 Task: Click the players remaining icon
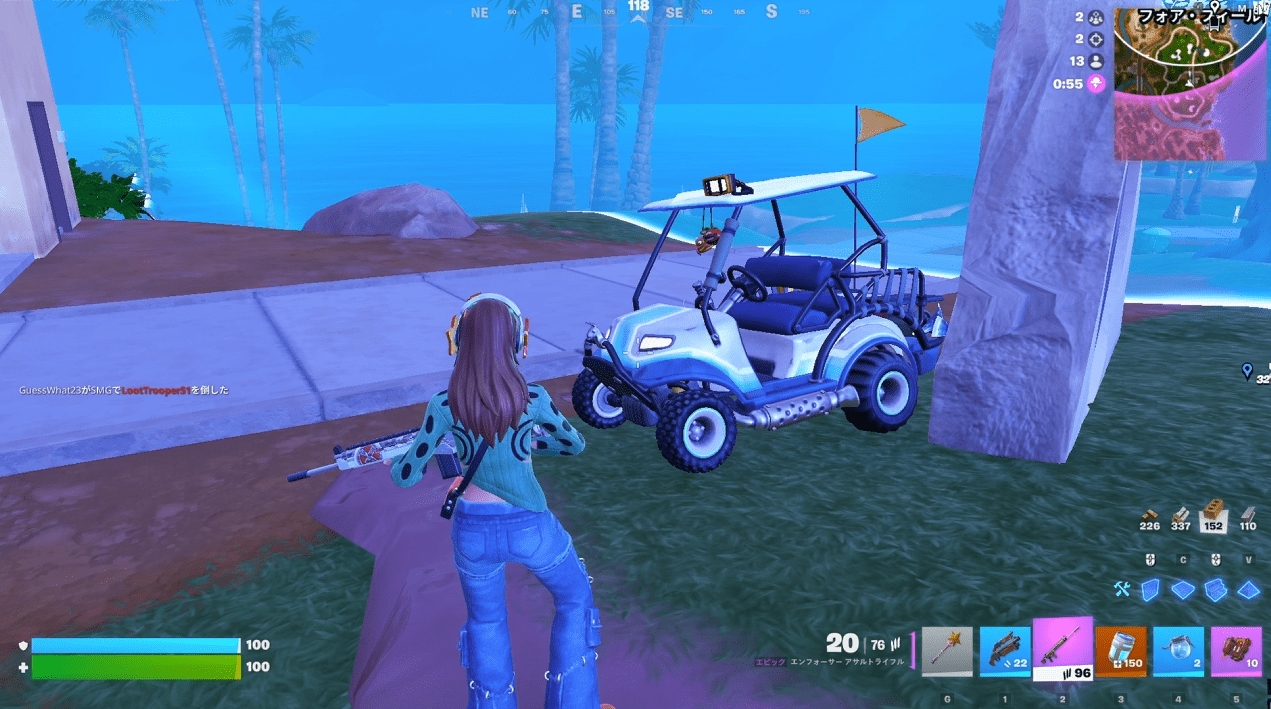pyautogui.click(x=1096, y=61)
